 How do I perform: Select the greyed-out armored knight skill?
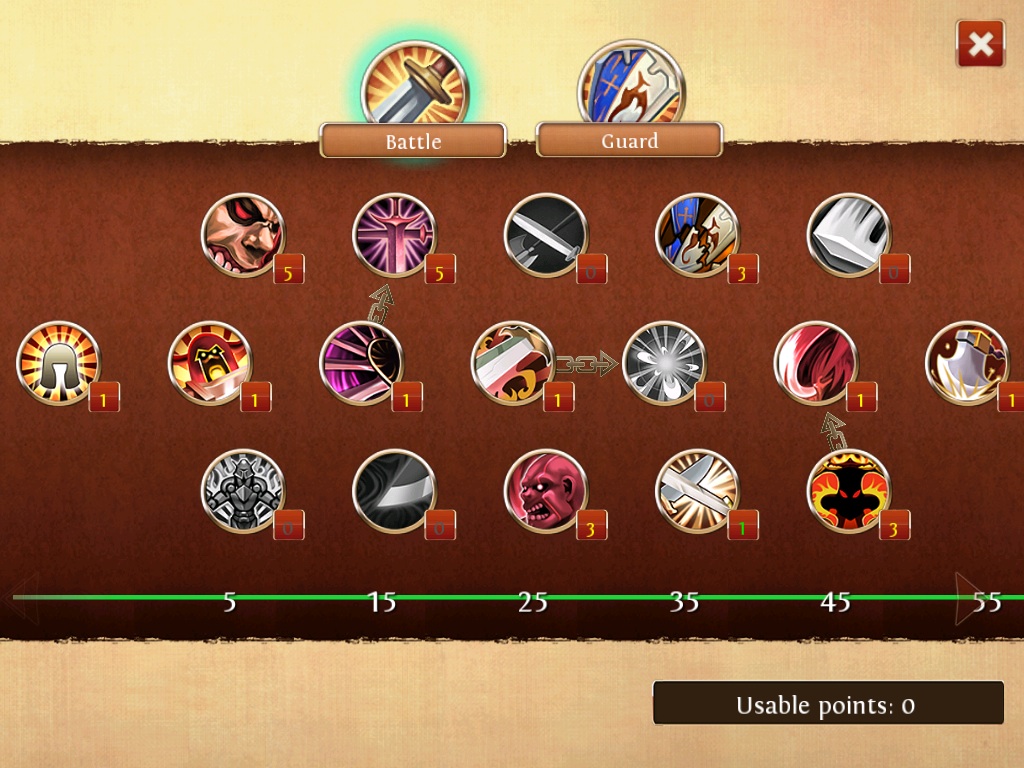pos(243,491)
